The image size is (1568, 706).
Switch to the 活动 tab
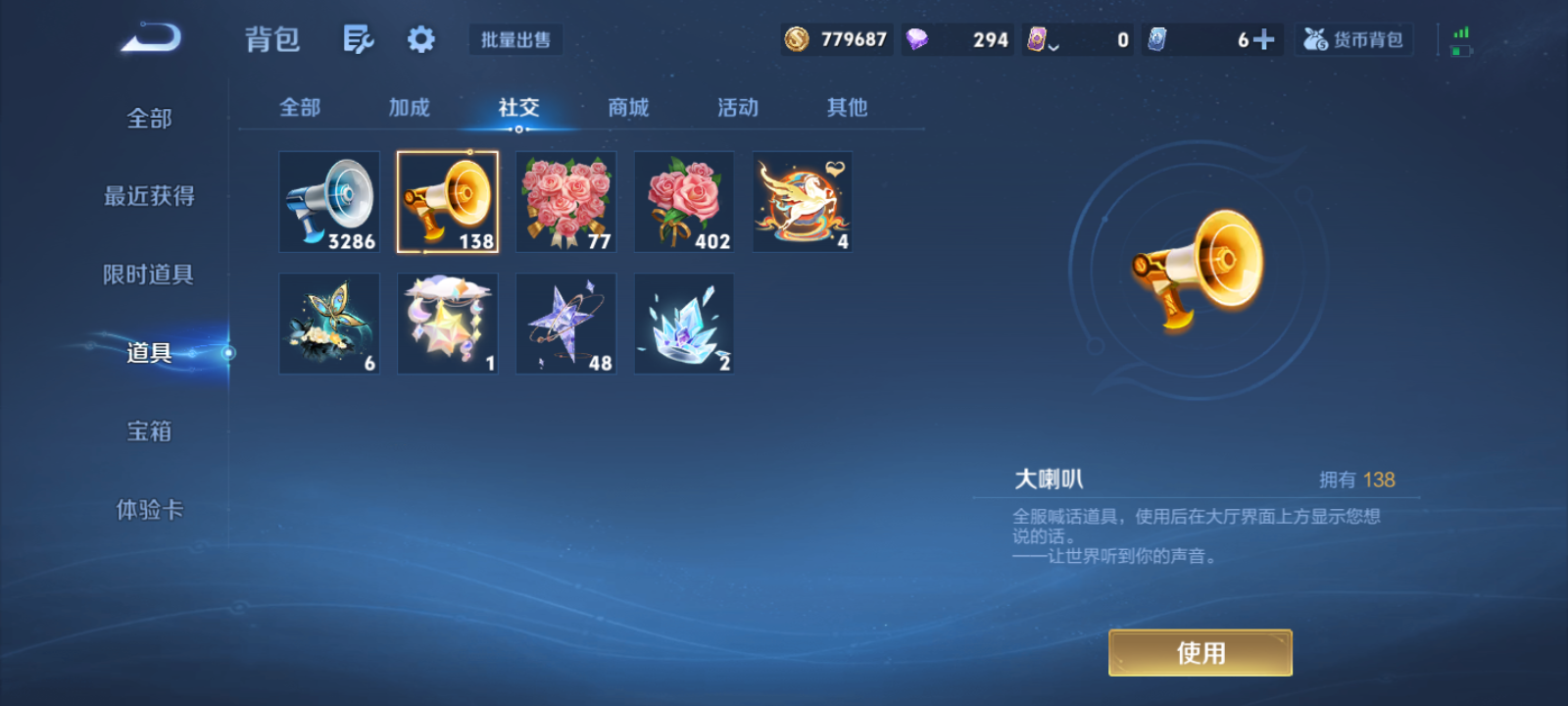(x=737, y=108)
